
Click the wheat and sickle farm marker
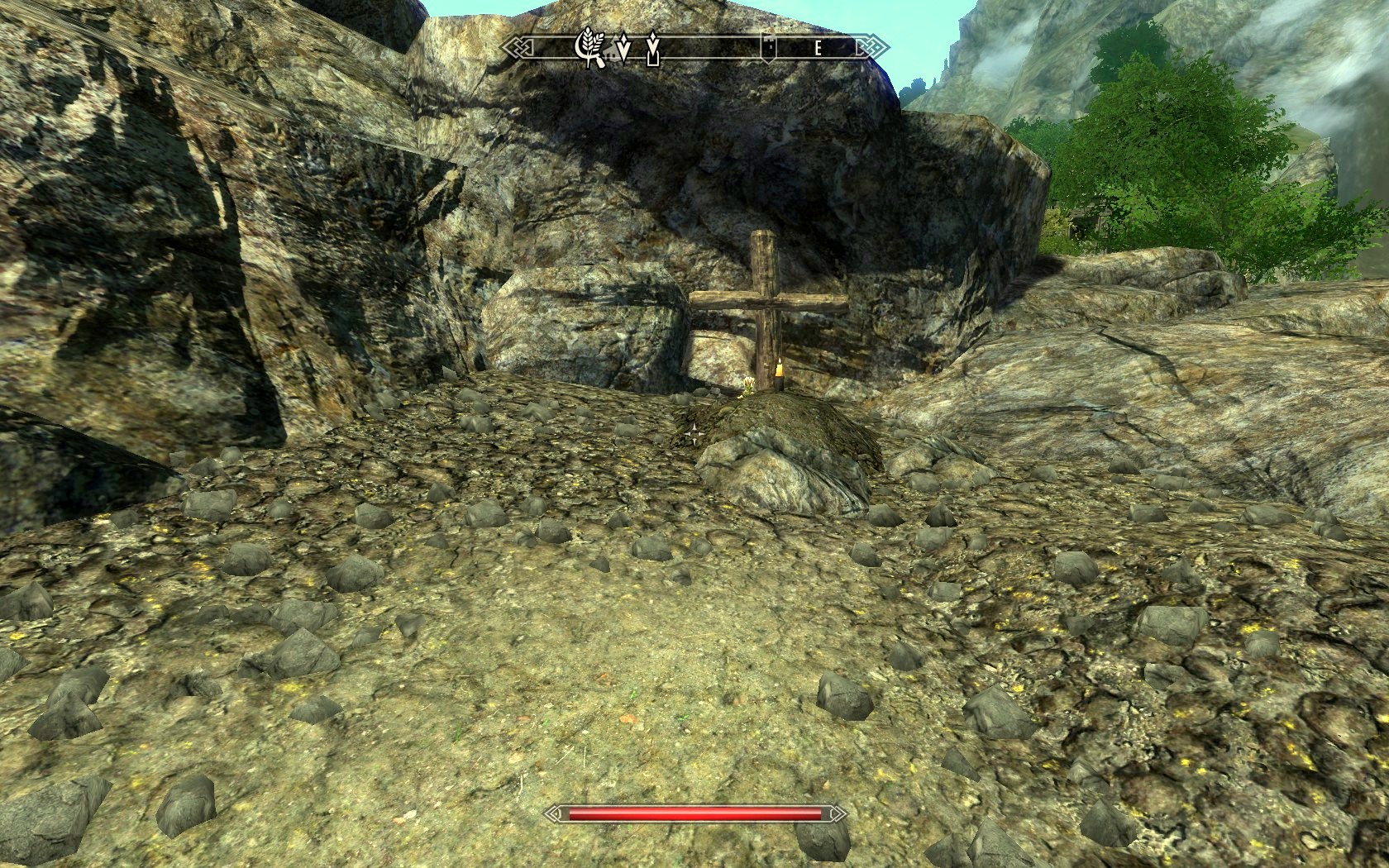pos(589,47)
